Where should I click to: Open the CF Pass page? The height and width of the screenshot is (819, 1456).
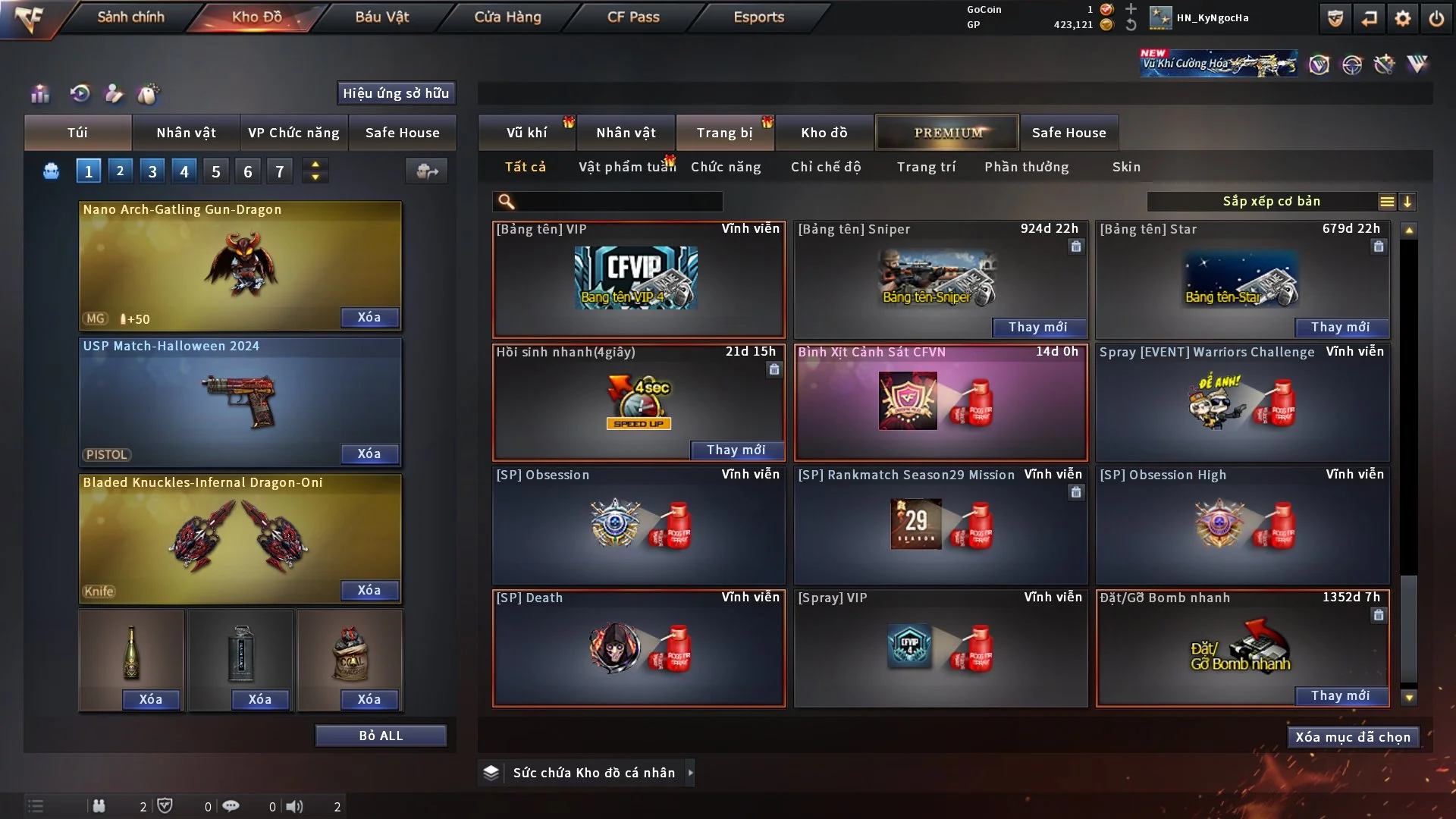(633, 17)
